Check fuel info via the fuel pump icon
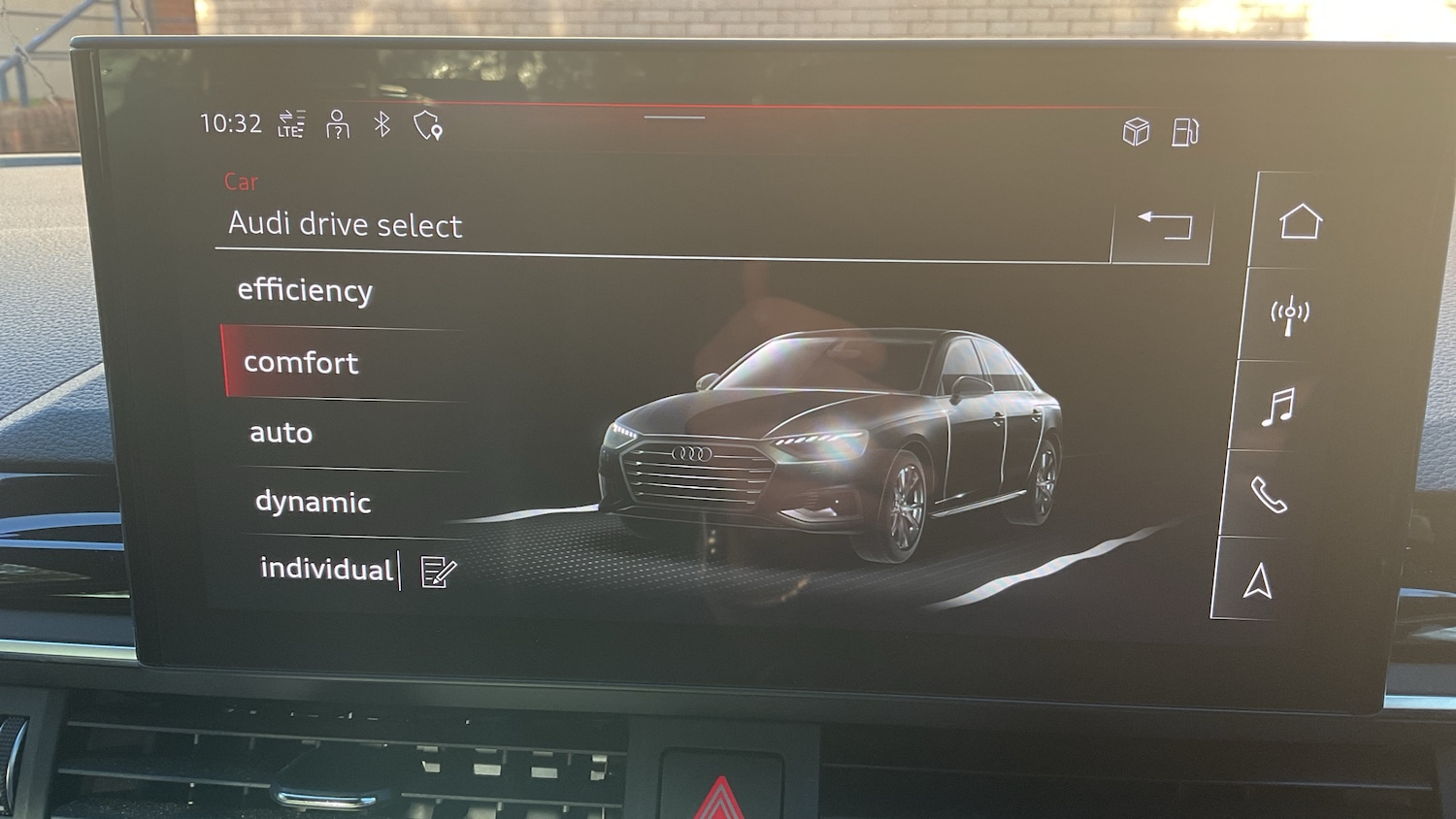1456x819 pixels. [x=1185, y=130]
